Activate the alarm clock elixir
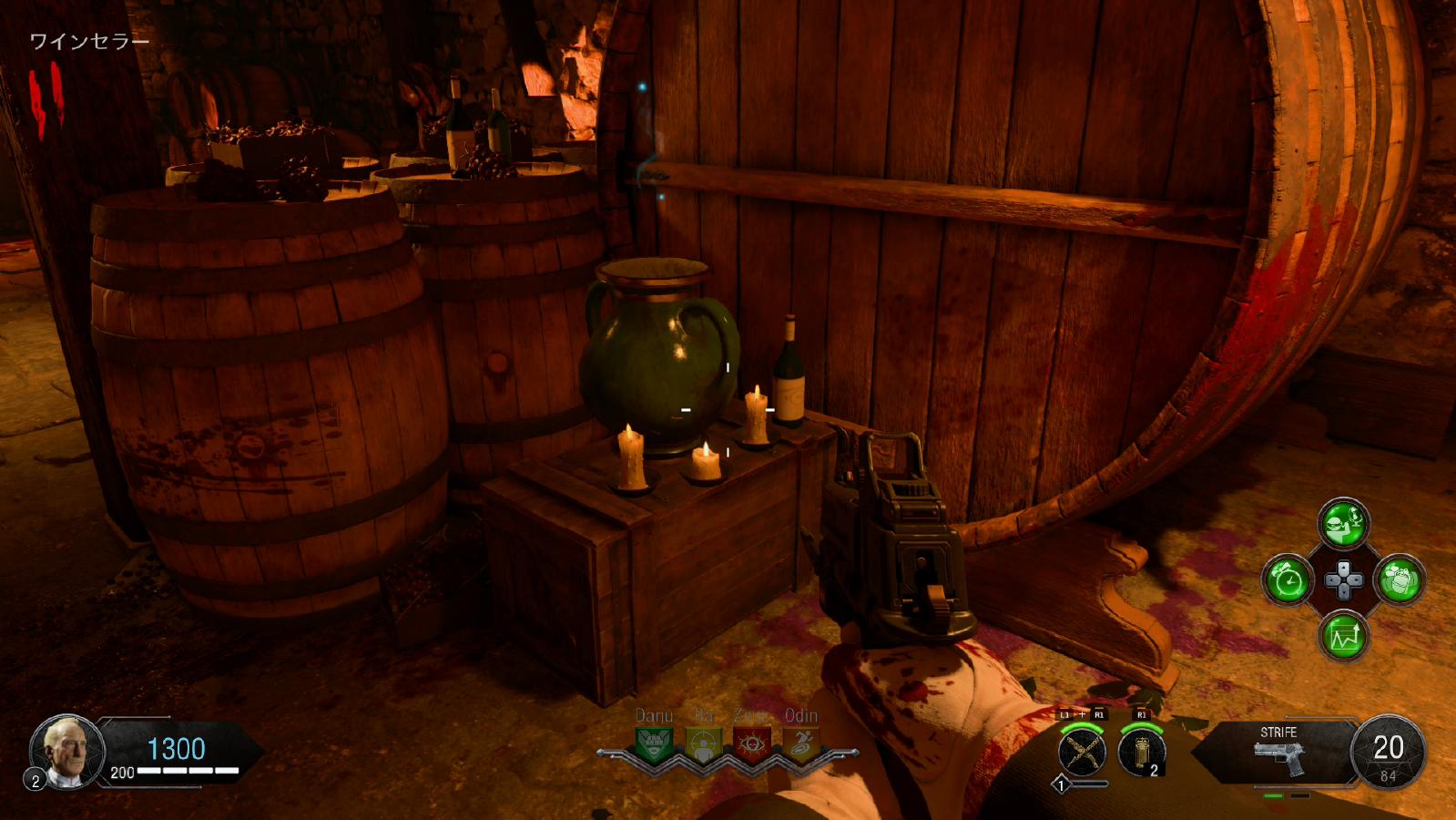Image resolution: width=1456 pixels, height=820 pixels. click(1288, 580)
